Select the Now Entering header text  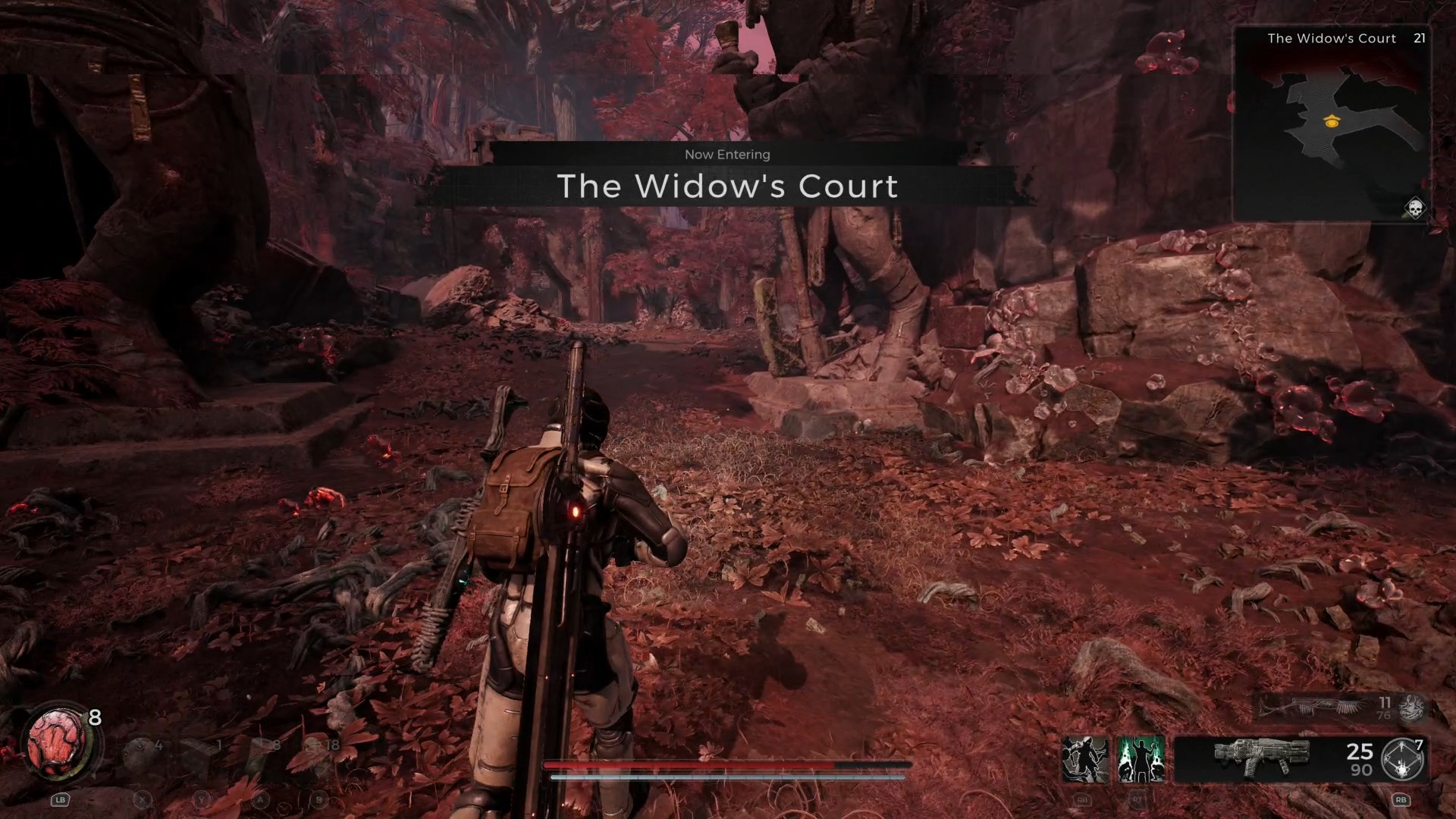tap(726, 154)
